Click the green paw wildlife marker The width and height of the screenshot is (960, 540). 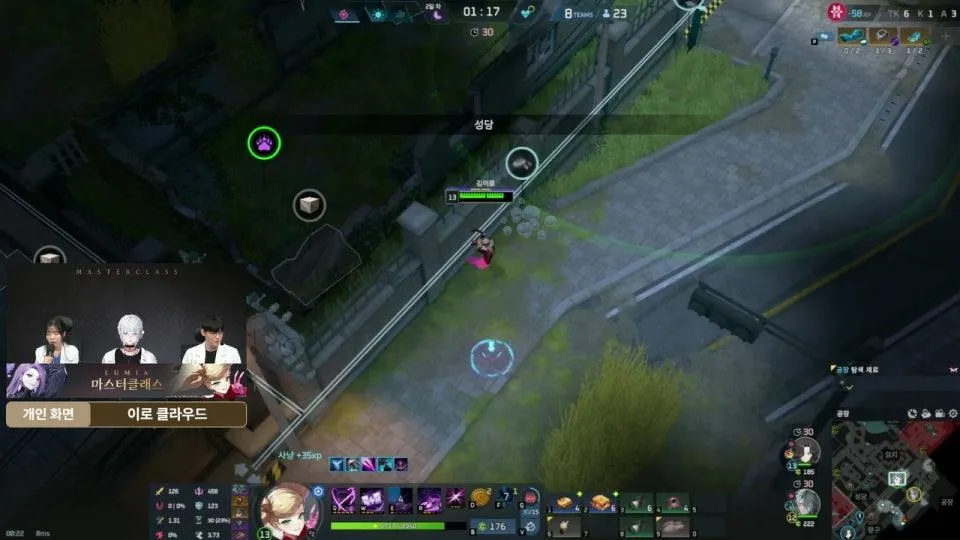[x=264, y=143]
